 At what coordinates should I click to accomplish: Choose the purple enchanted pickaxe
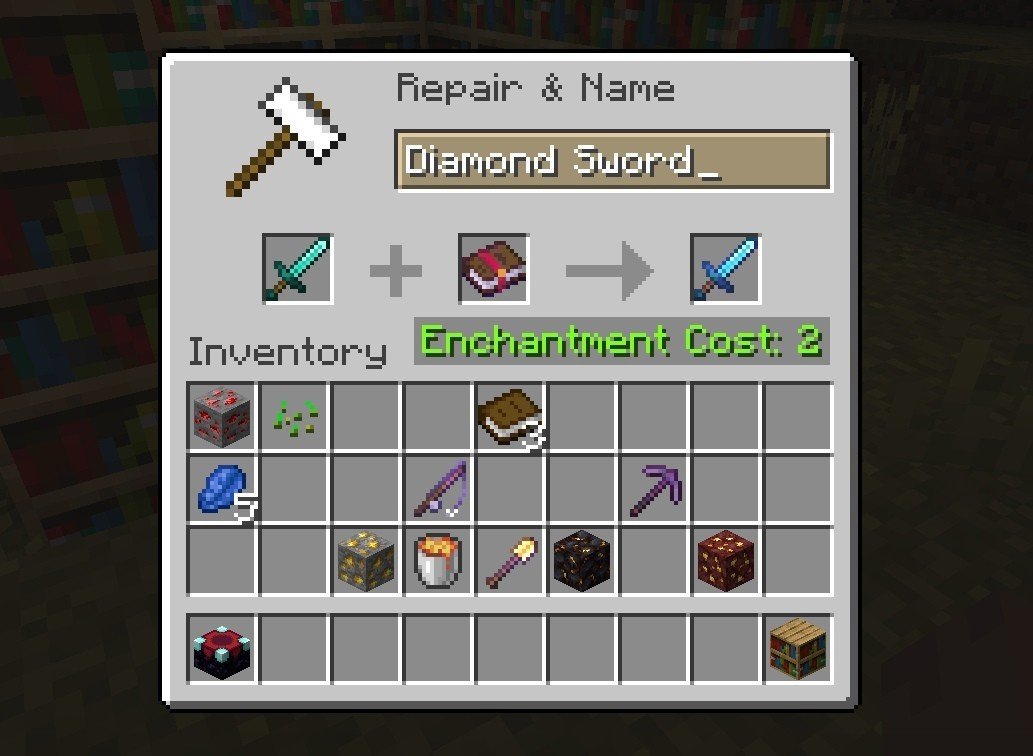[654, 489]
